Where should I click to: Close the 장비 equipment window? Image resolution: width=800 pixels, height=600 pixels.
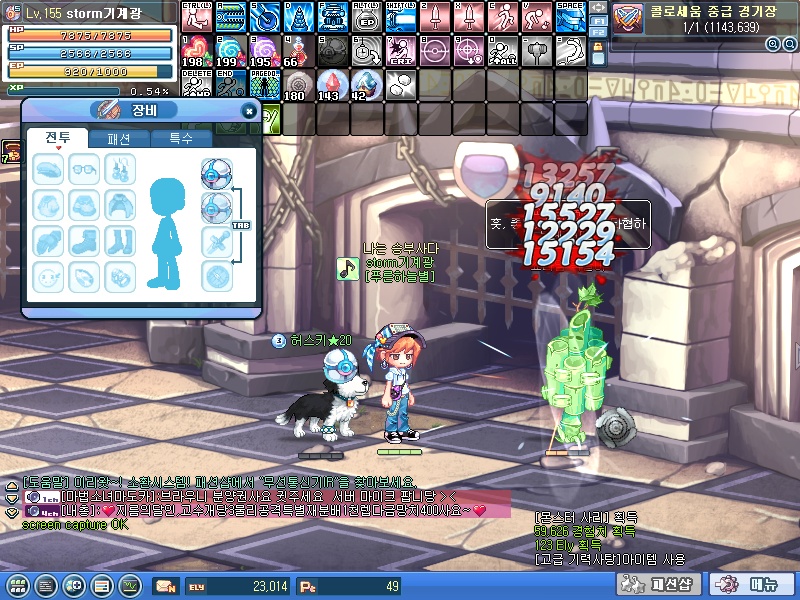click(249, 112)
